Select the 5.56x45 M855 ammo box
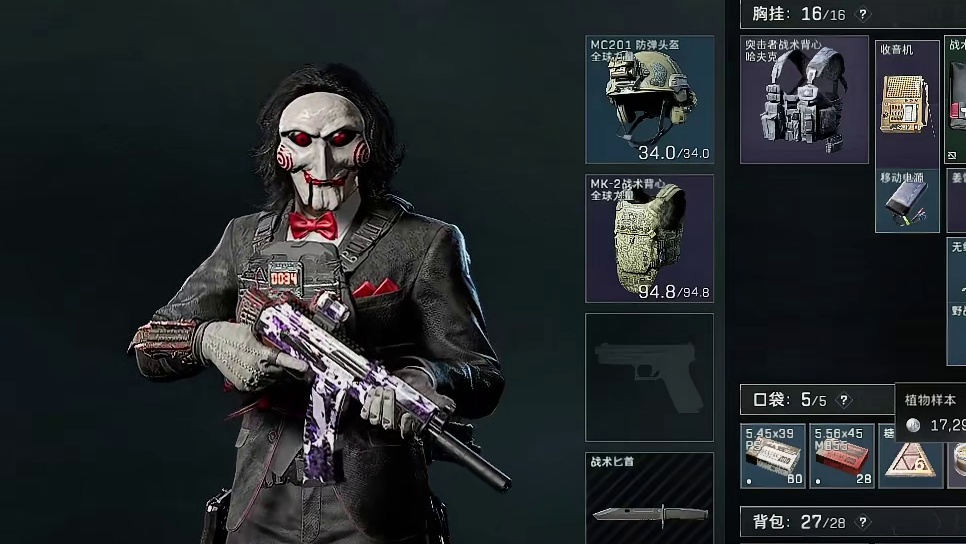966x544 pixels. point(842,456)
